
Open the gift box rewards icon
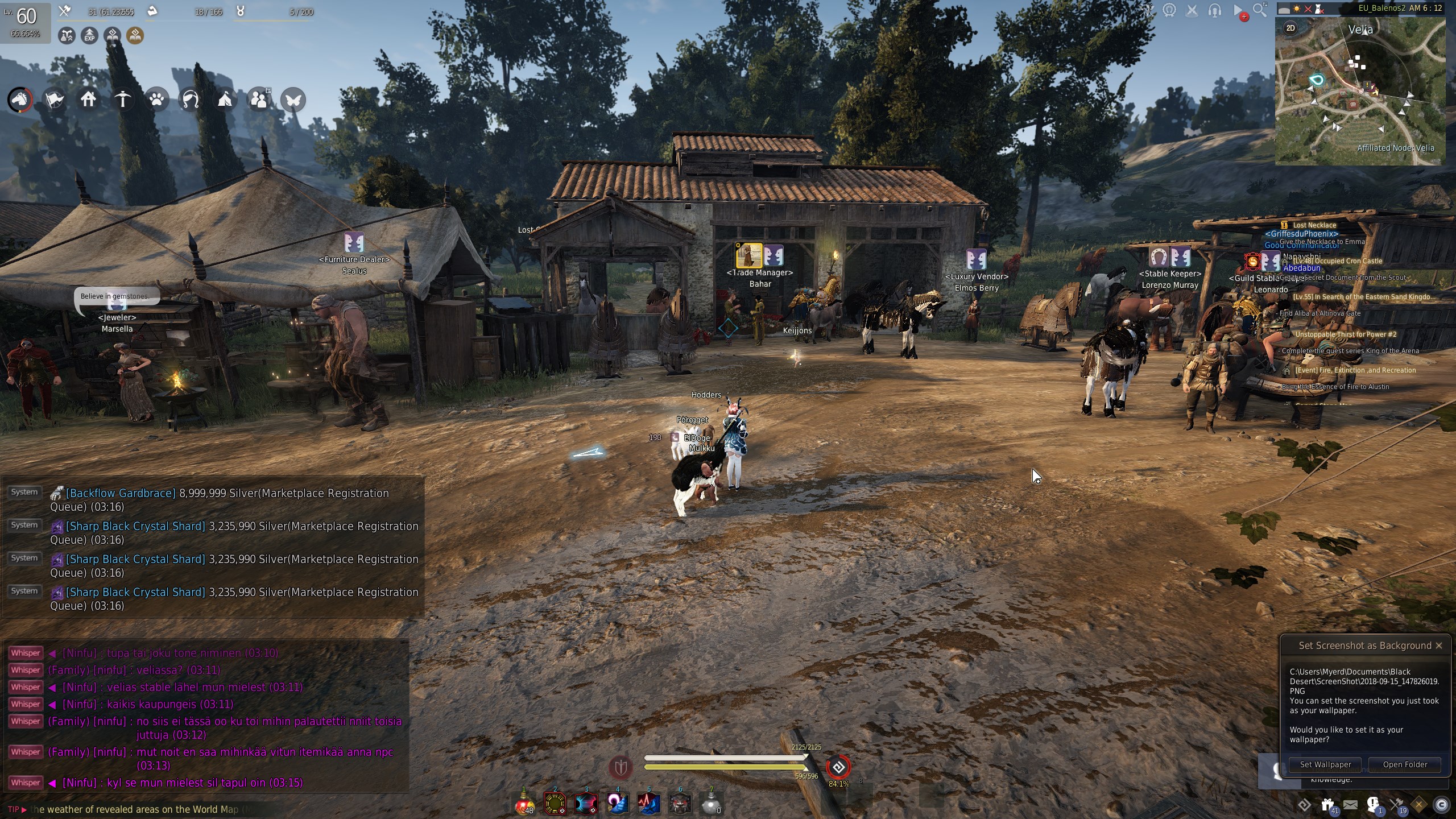tap(1327, 804)
